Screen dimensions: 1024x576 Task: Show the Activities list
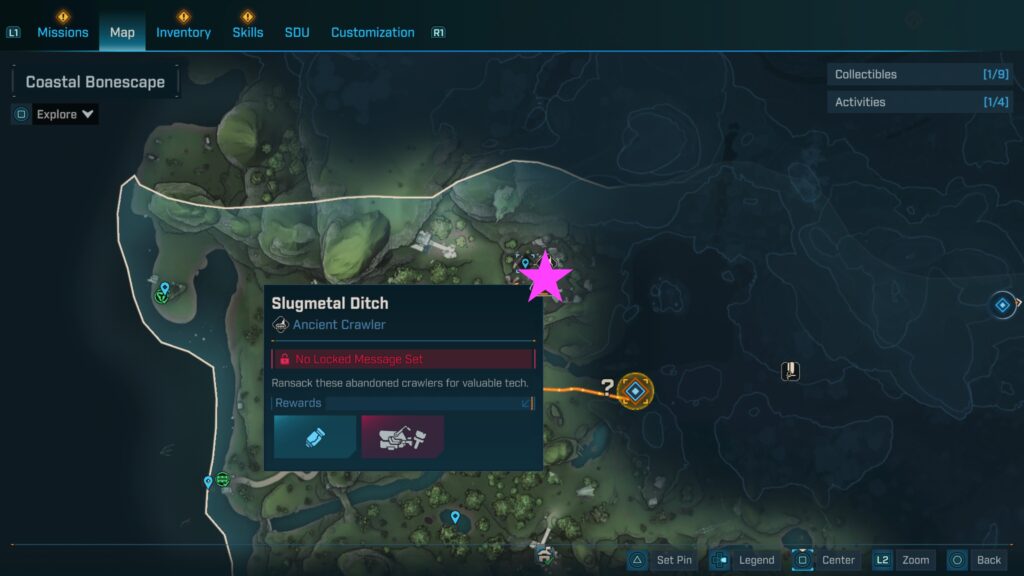(905, 102)
